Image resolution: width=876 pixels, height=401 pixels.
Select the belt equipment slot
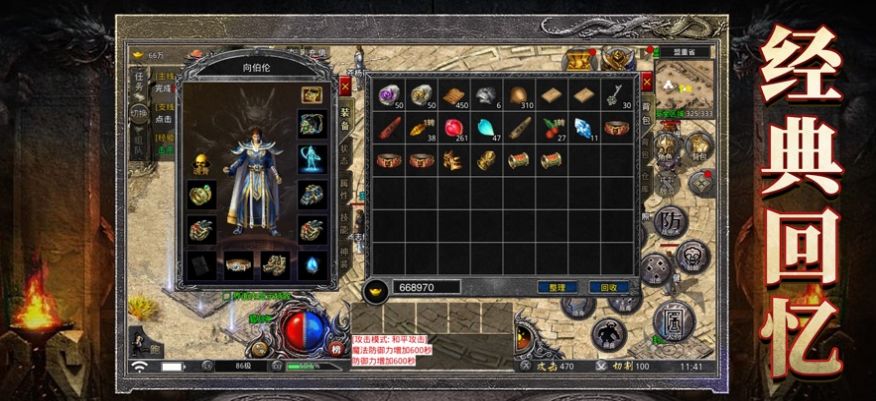point(237,264)
